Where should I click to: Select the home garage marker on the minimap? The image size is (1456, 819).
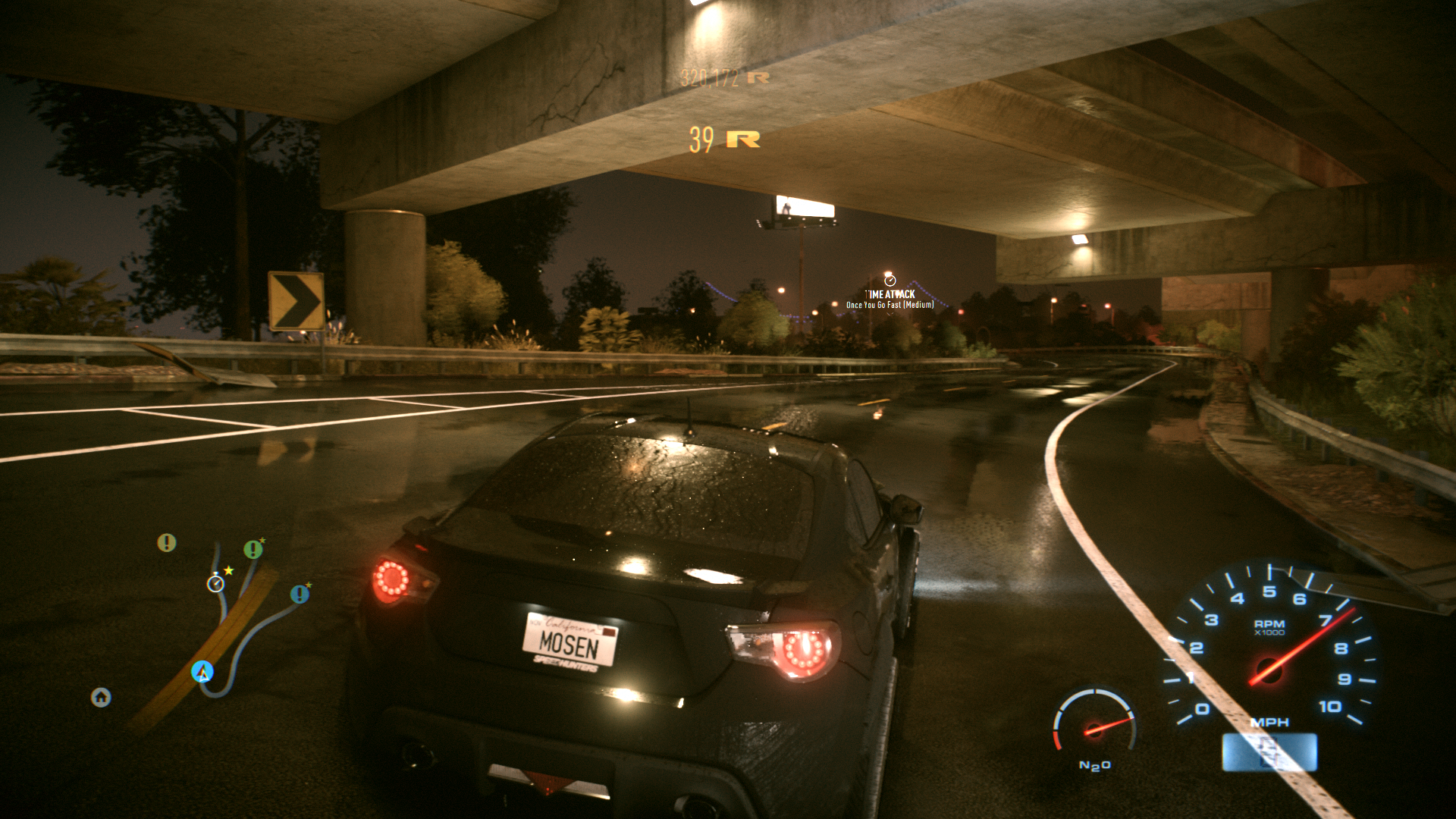(x=101, y=697)
